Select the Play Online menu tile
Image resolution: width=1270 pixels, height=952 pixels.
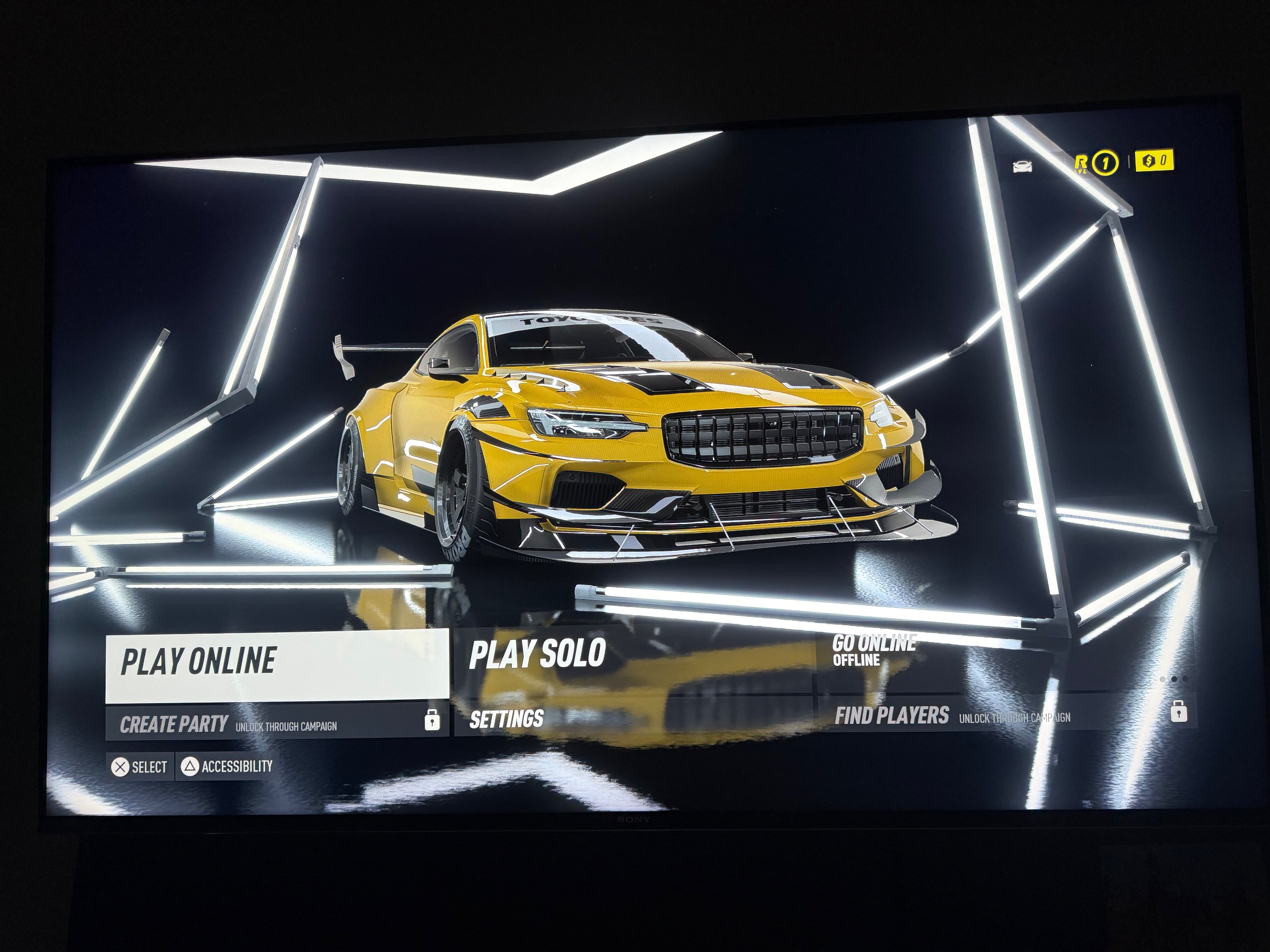pyautogui.click(x=277, y=665)
